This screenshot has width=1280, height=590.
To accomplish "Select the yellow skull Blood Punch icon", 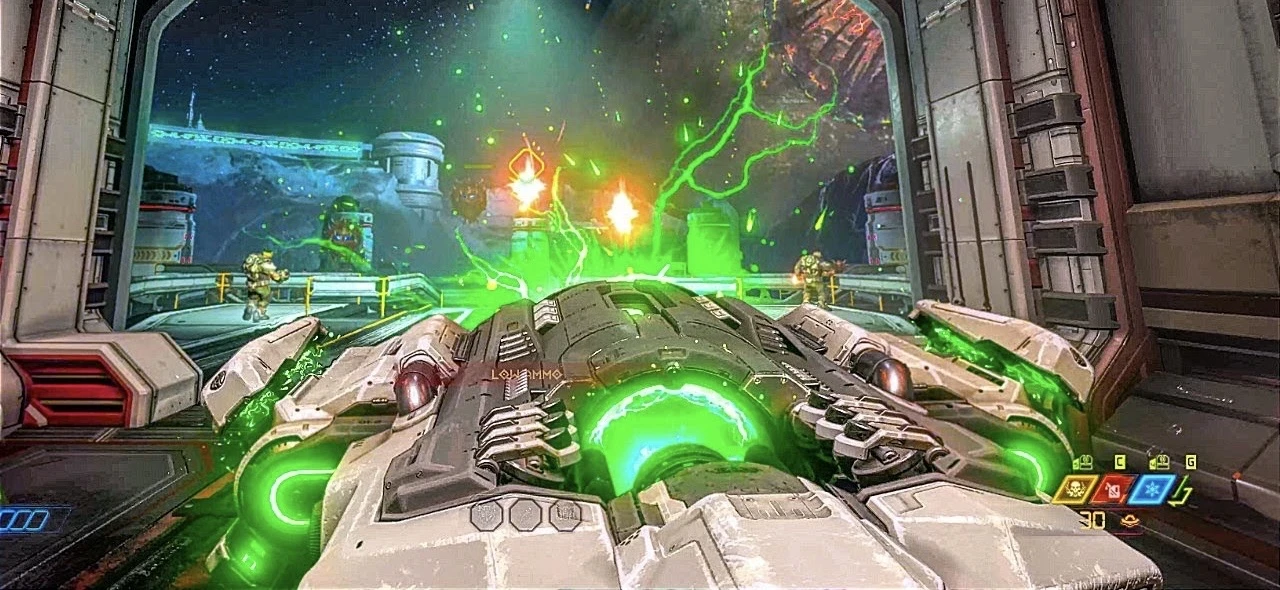I will (1075, 490).
